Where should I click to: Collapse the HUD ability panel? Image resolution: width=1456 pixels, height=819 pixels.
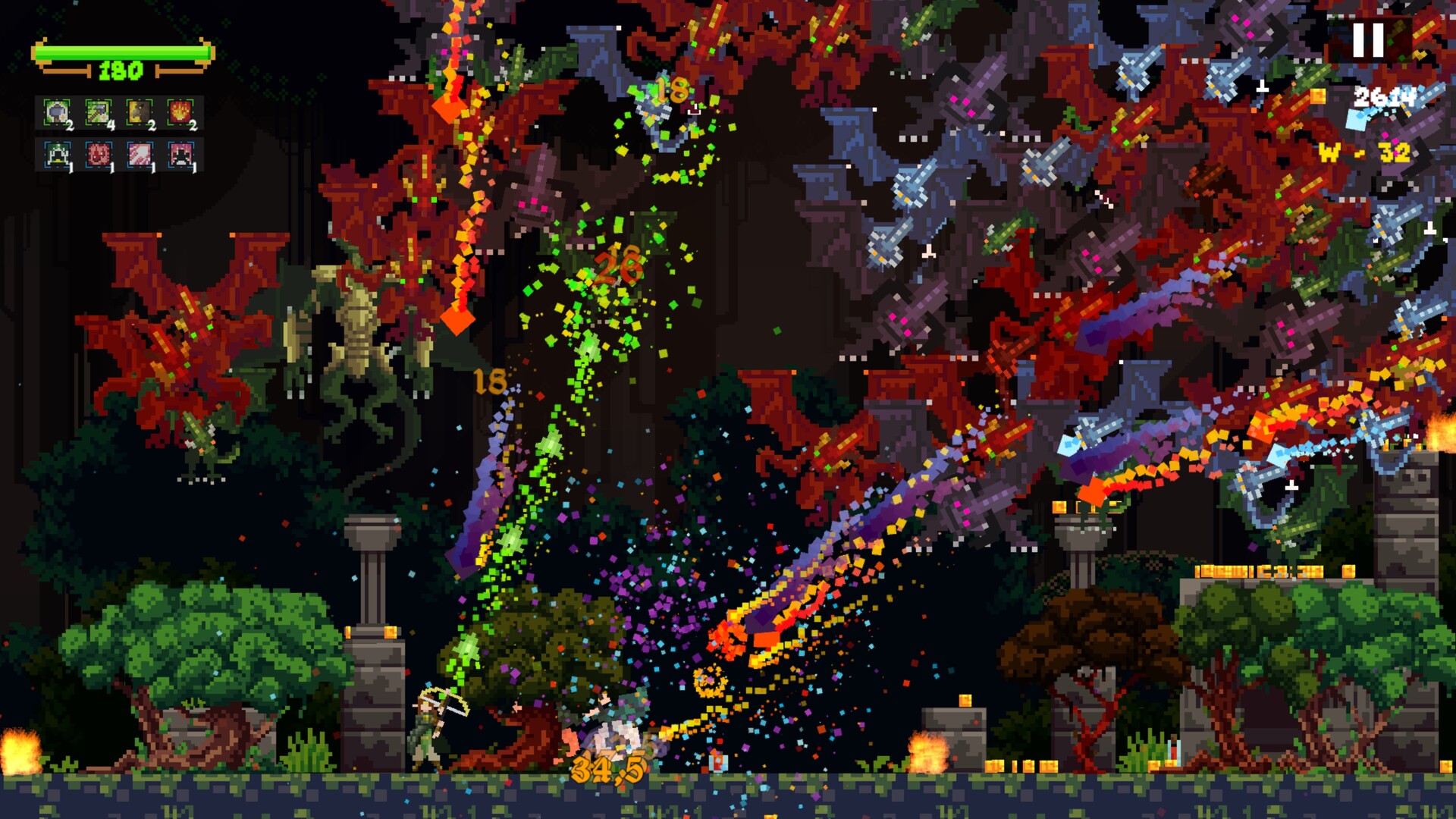[x=118, y=133]
